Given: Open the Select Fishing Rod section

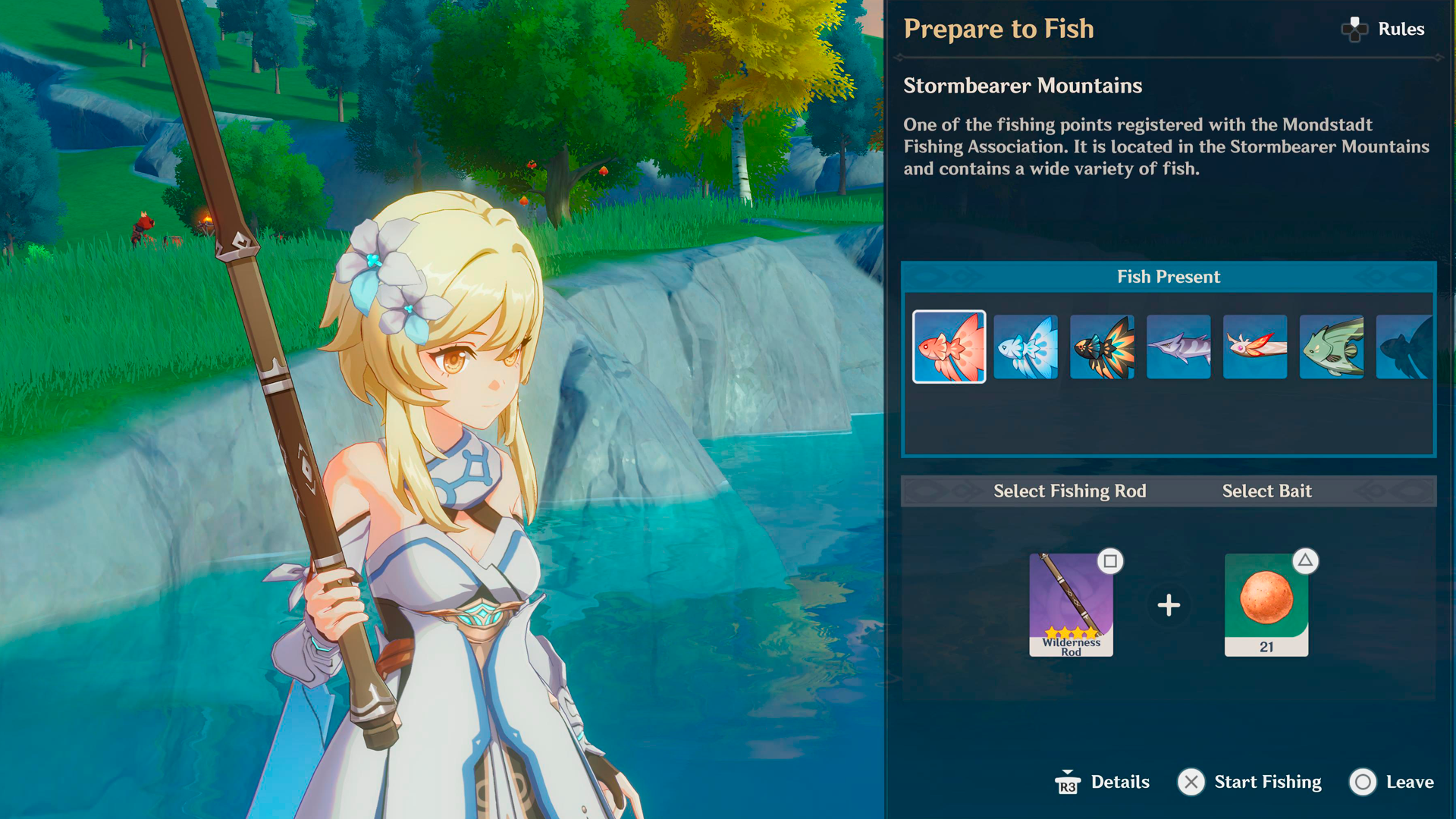Looking at the screenshot, I should click(1070, 491).
